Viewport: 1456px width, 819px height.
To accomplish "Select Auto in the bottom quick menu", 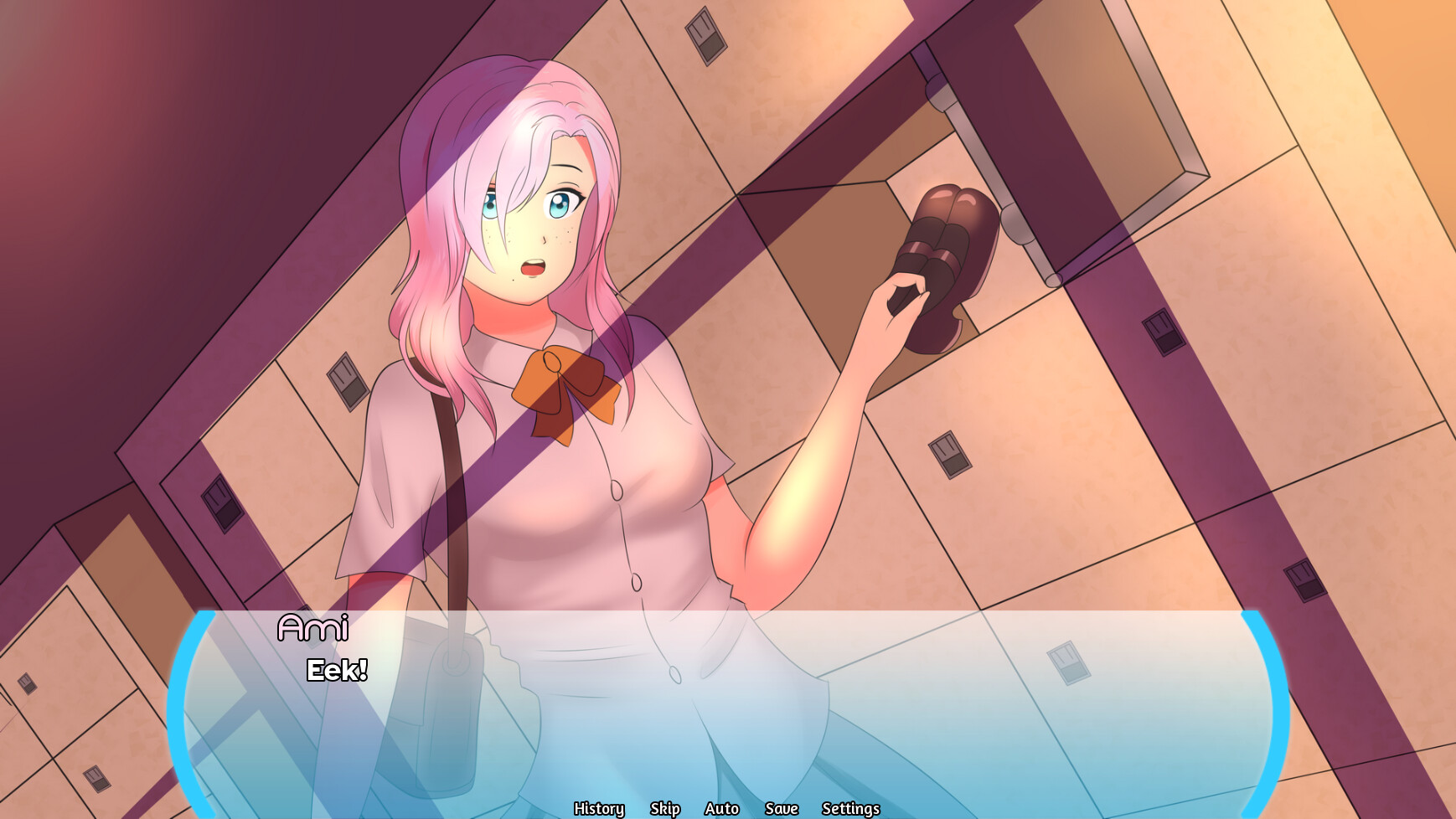I will coord(722,809).
